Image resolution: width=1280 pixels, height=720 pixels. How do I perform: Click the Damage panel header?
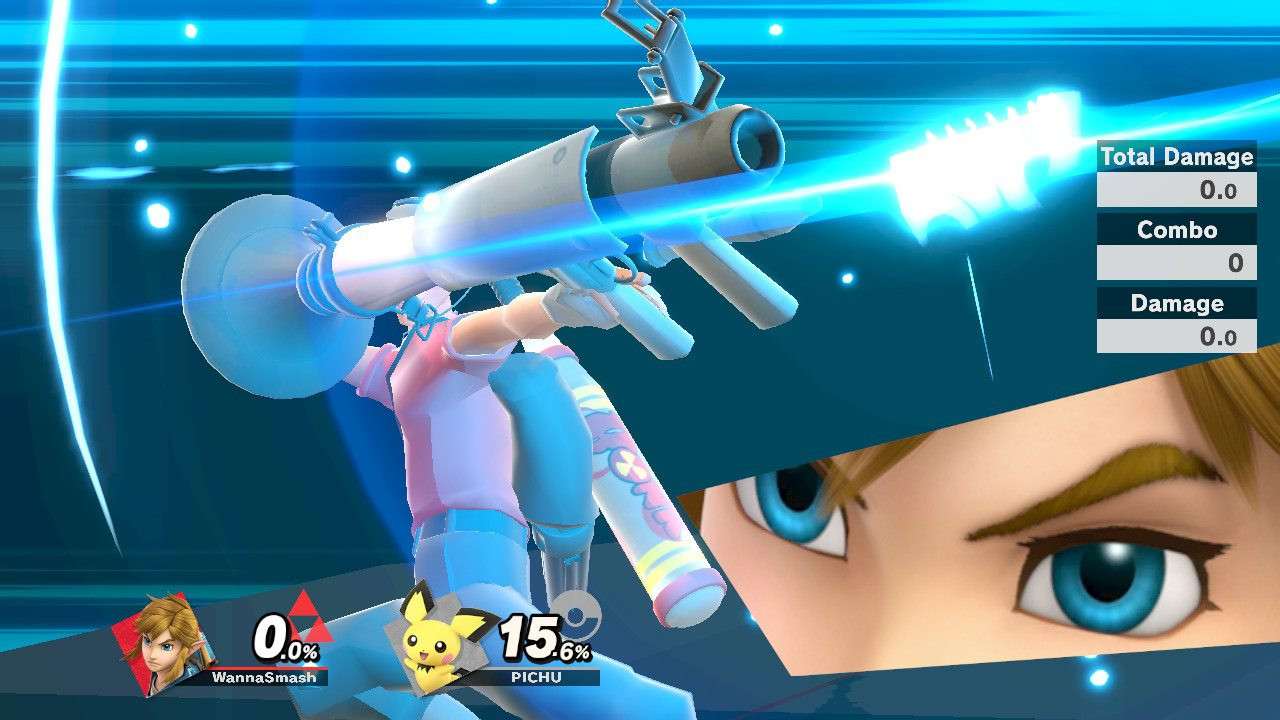[x=1176, y=303]
